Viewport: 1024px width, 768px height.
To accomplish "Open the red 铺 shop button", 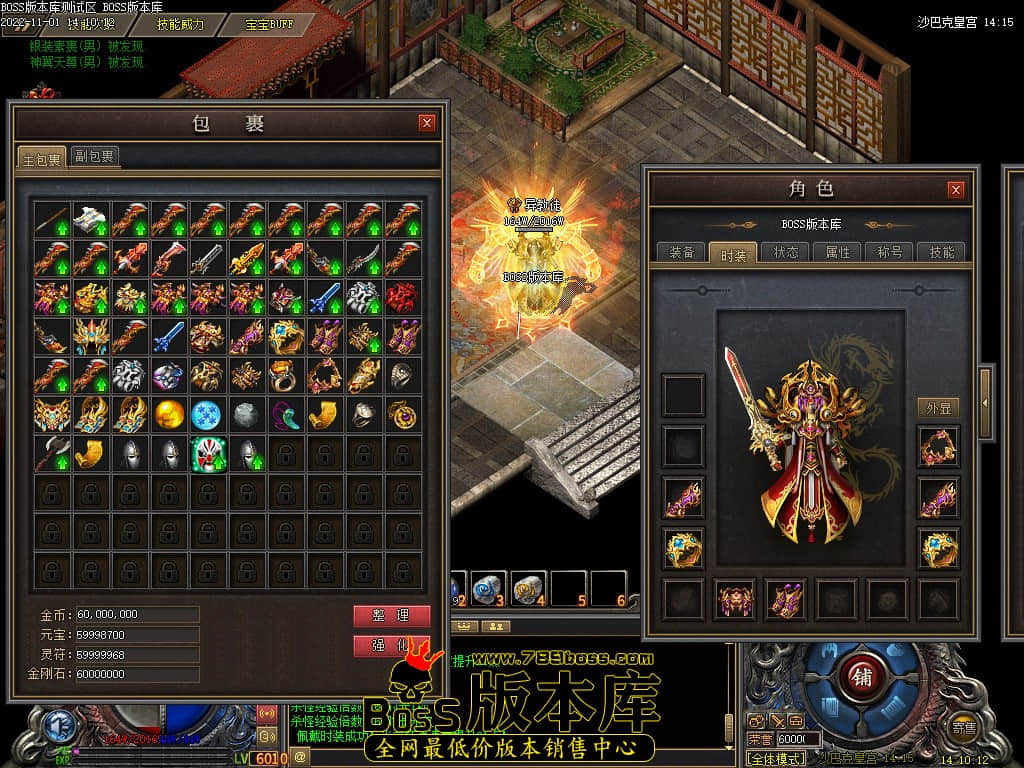I will (862, 677).
